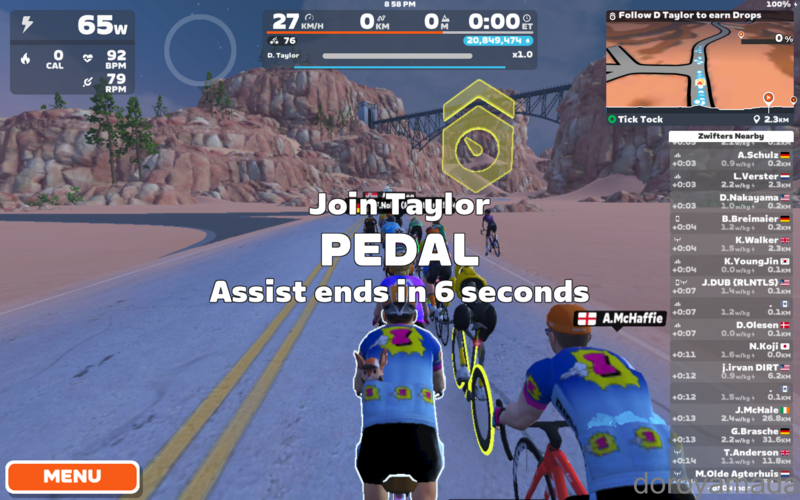The width and height of the screenshot is (800, 500).
Task: Click the yellow RoboPacer pedal assist badge
Action: coord(478,137)
